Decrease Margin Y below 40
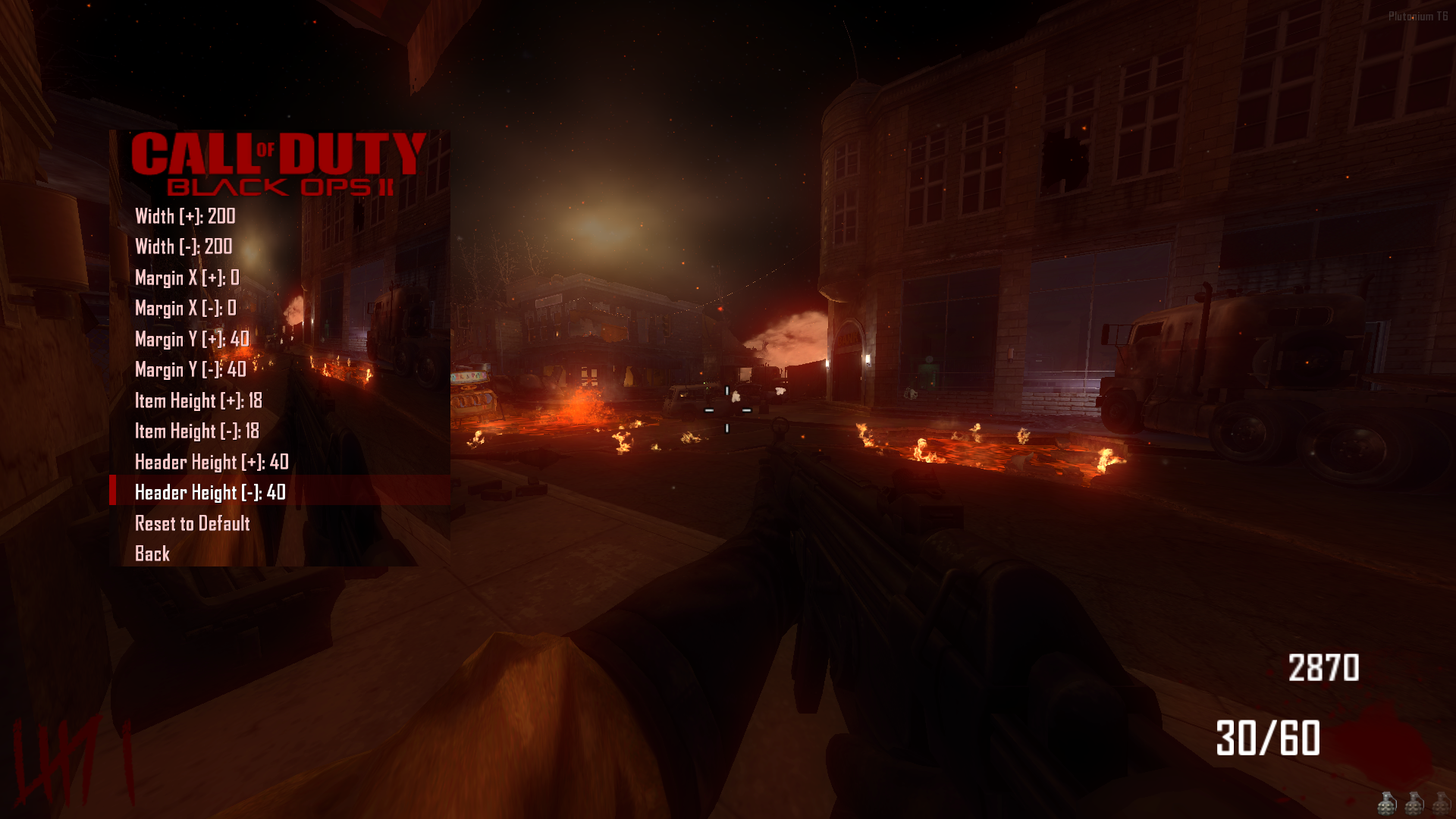Image resolution: width=1456 pixels, height=819 pixels. click(x=190, y=370)
